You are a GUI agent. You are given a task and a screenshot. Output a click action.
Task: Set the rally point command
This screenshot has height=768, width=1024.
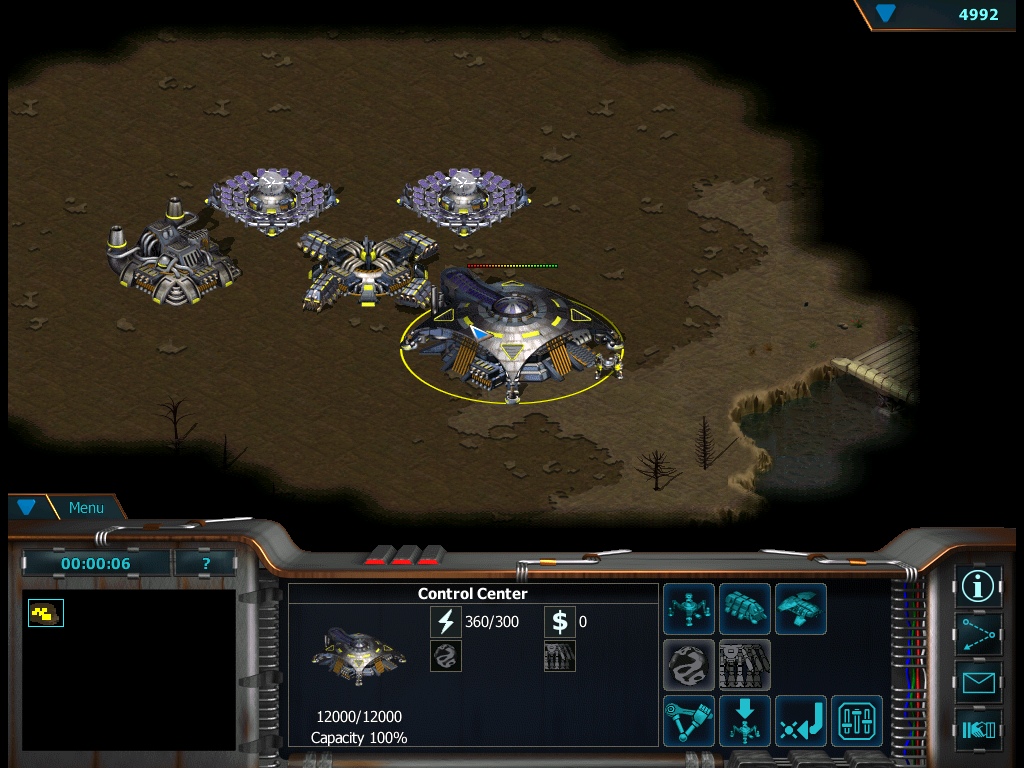coord(801,721)
